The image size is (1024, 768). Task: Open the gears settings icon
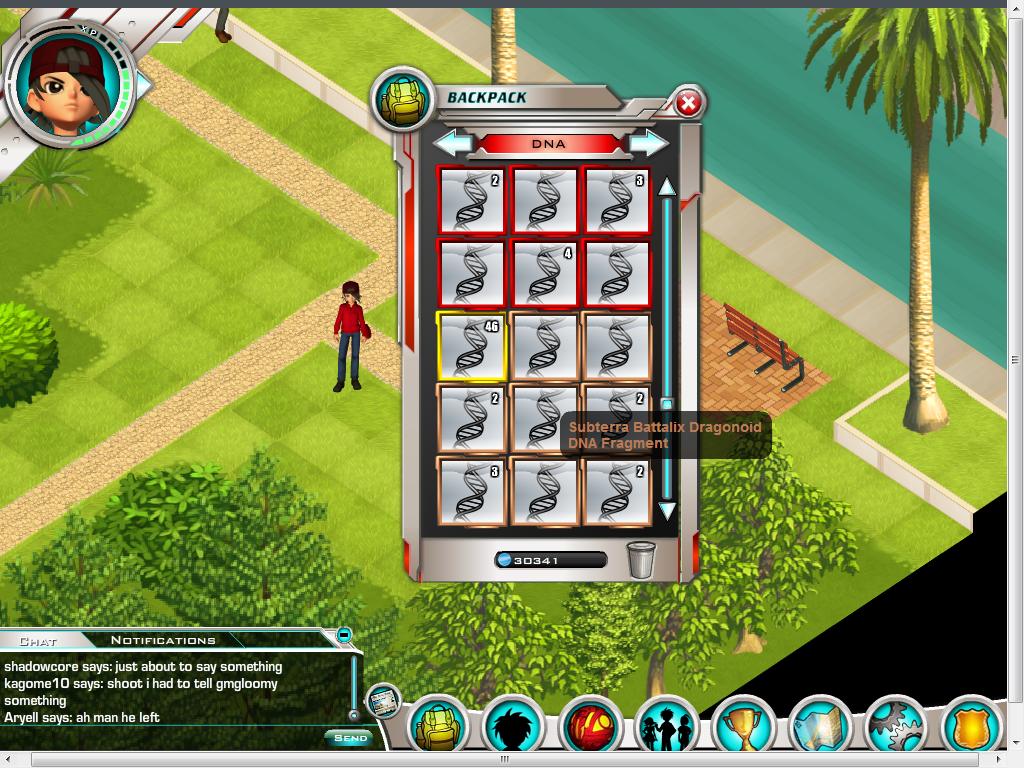[895, 728]
